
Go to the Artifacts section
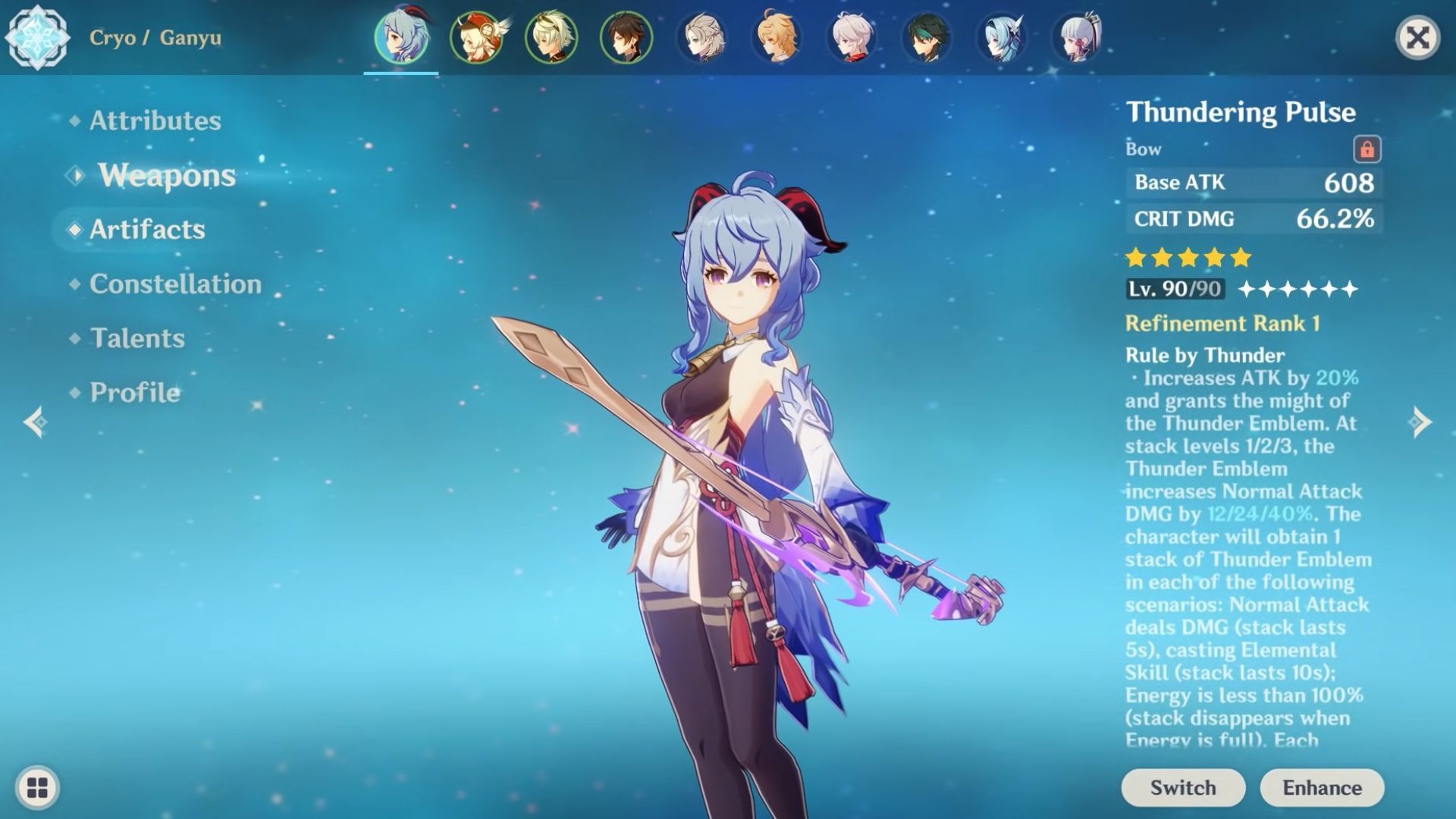[x=147, y=229]
